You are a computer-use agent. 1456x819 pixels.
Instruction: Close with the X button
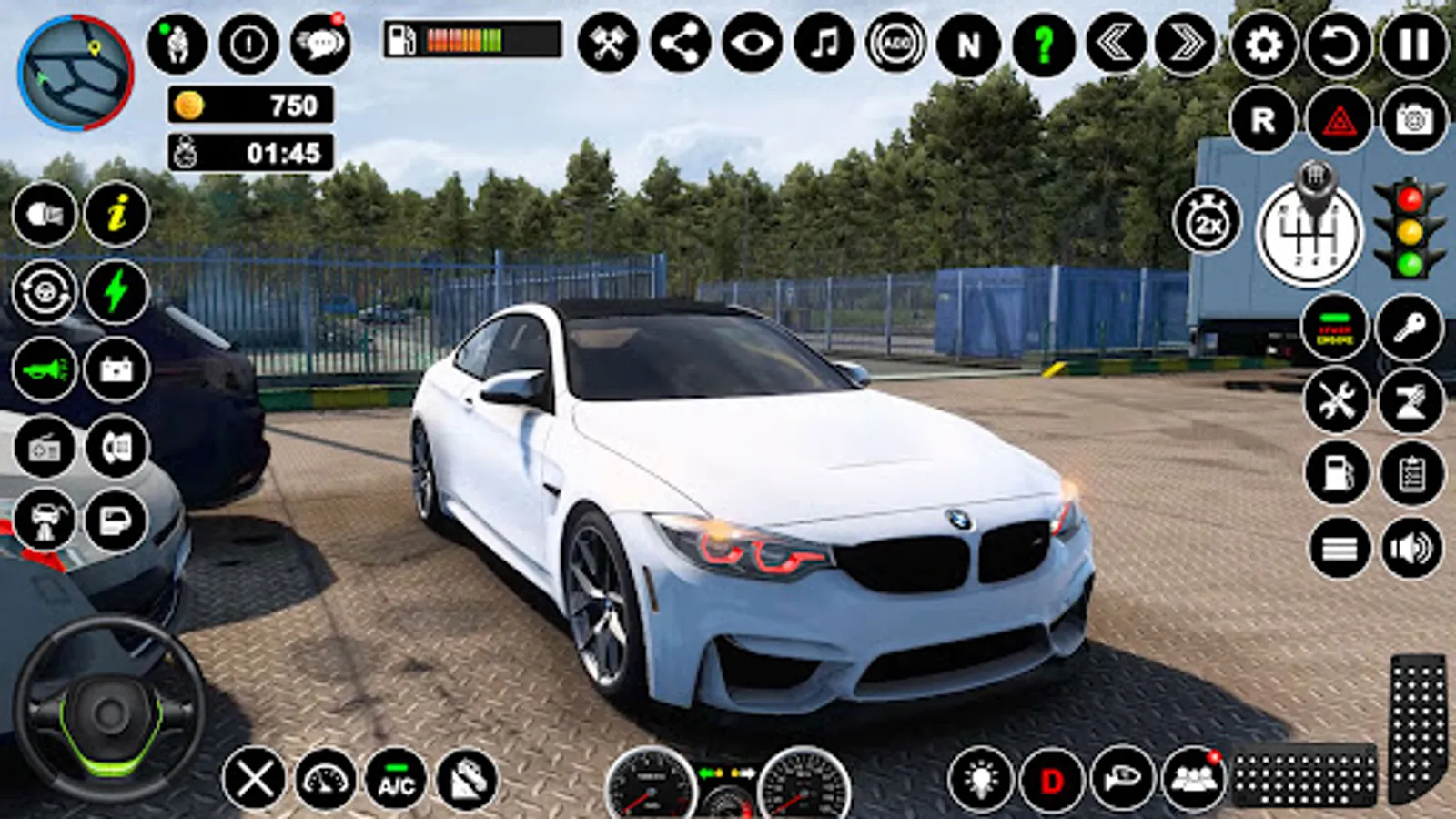click(254, 780)
